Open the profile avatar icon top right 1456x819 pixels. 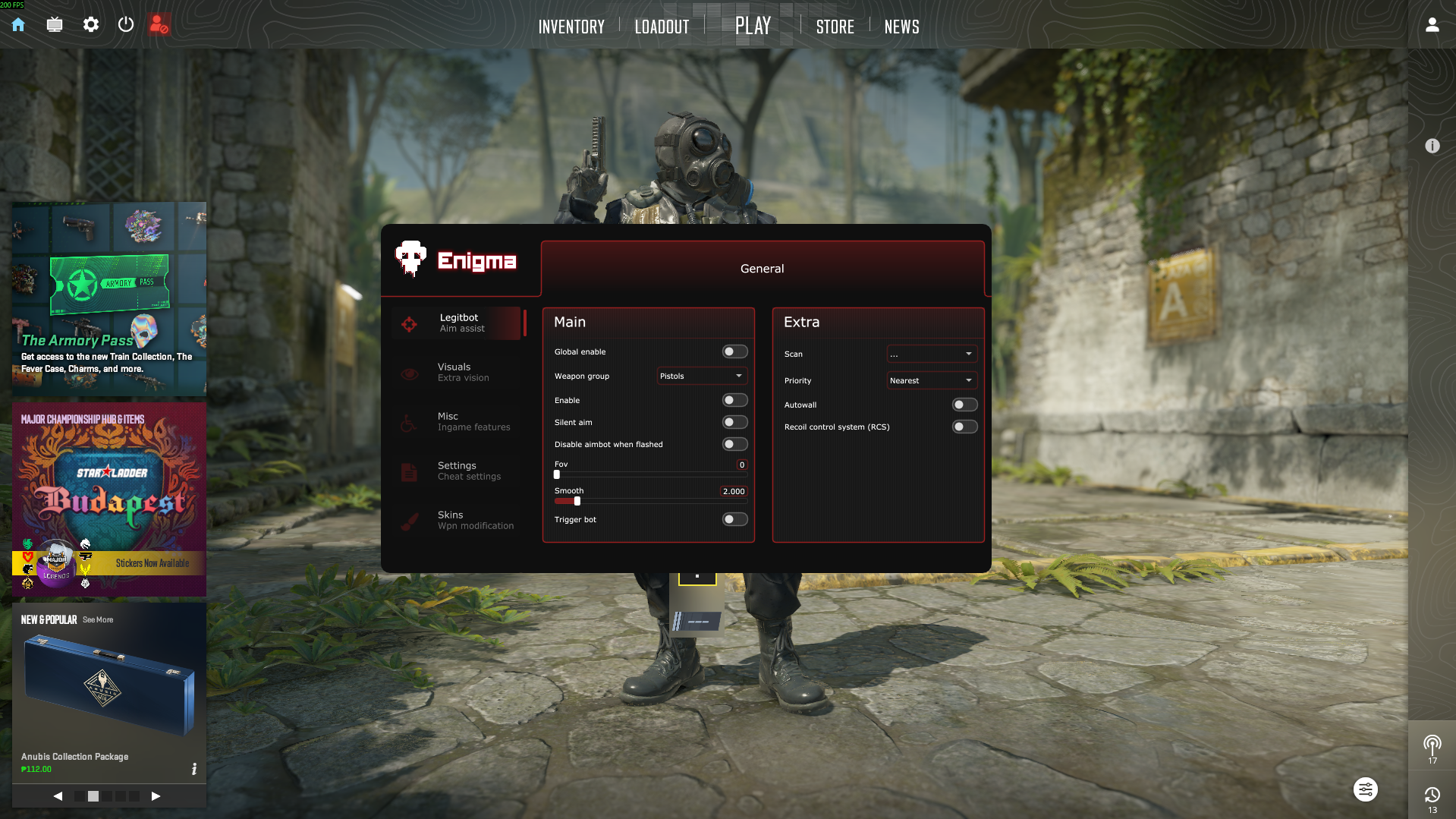pyautogui.click(x=1432, y=24)
